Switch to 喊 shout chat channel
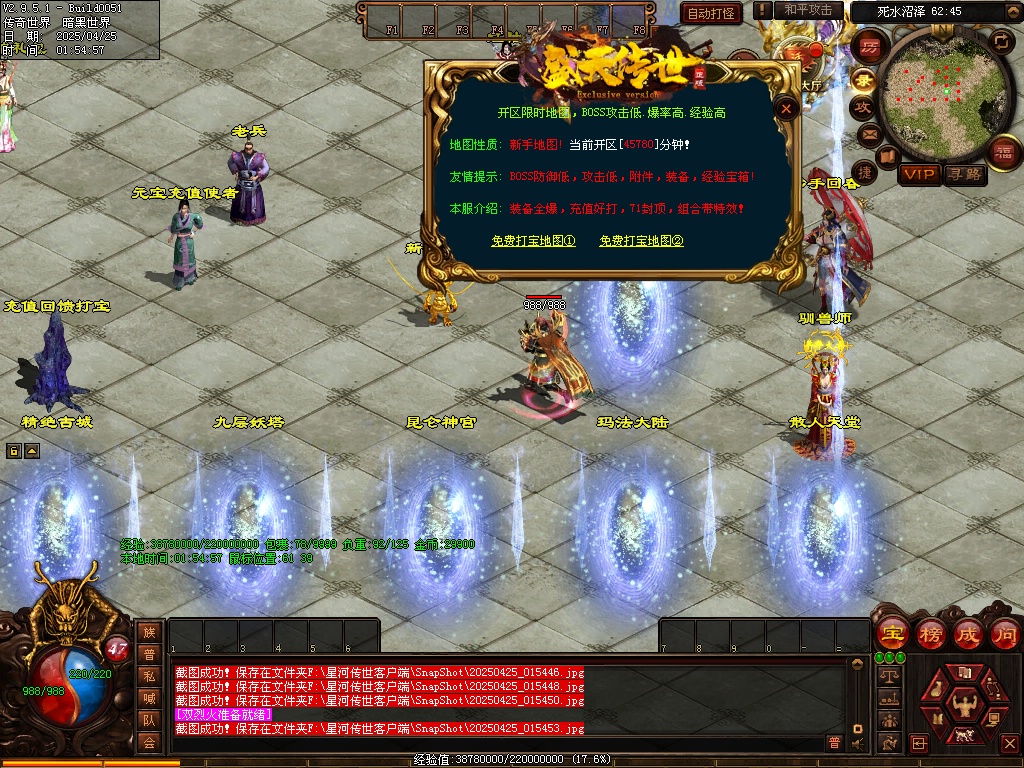The image size is (1024, 768). click(x=149, y=698)
